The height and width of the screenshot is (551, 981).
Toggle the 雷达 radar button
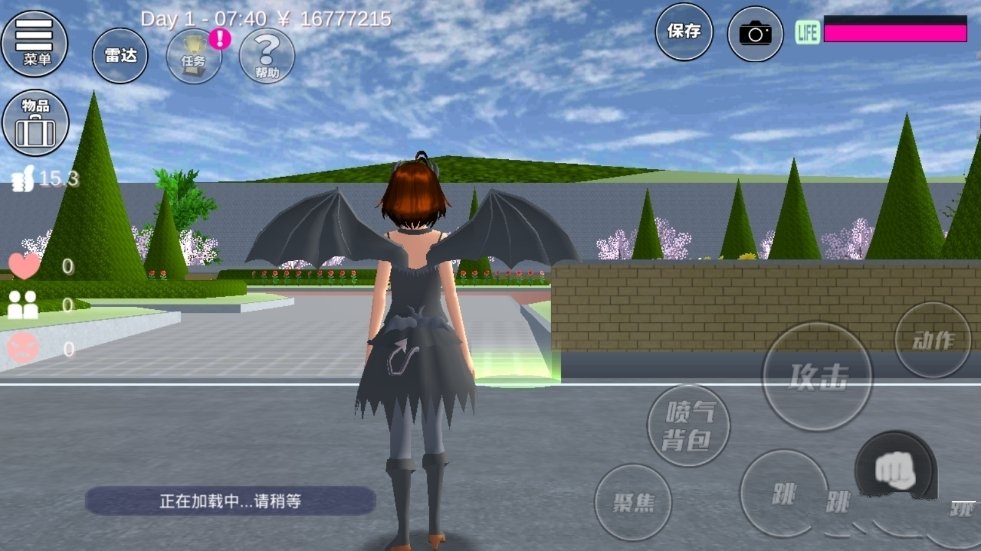pyautogui.click(x=121, y=55)
